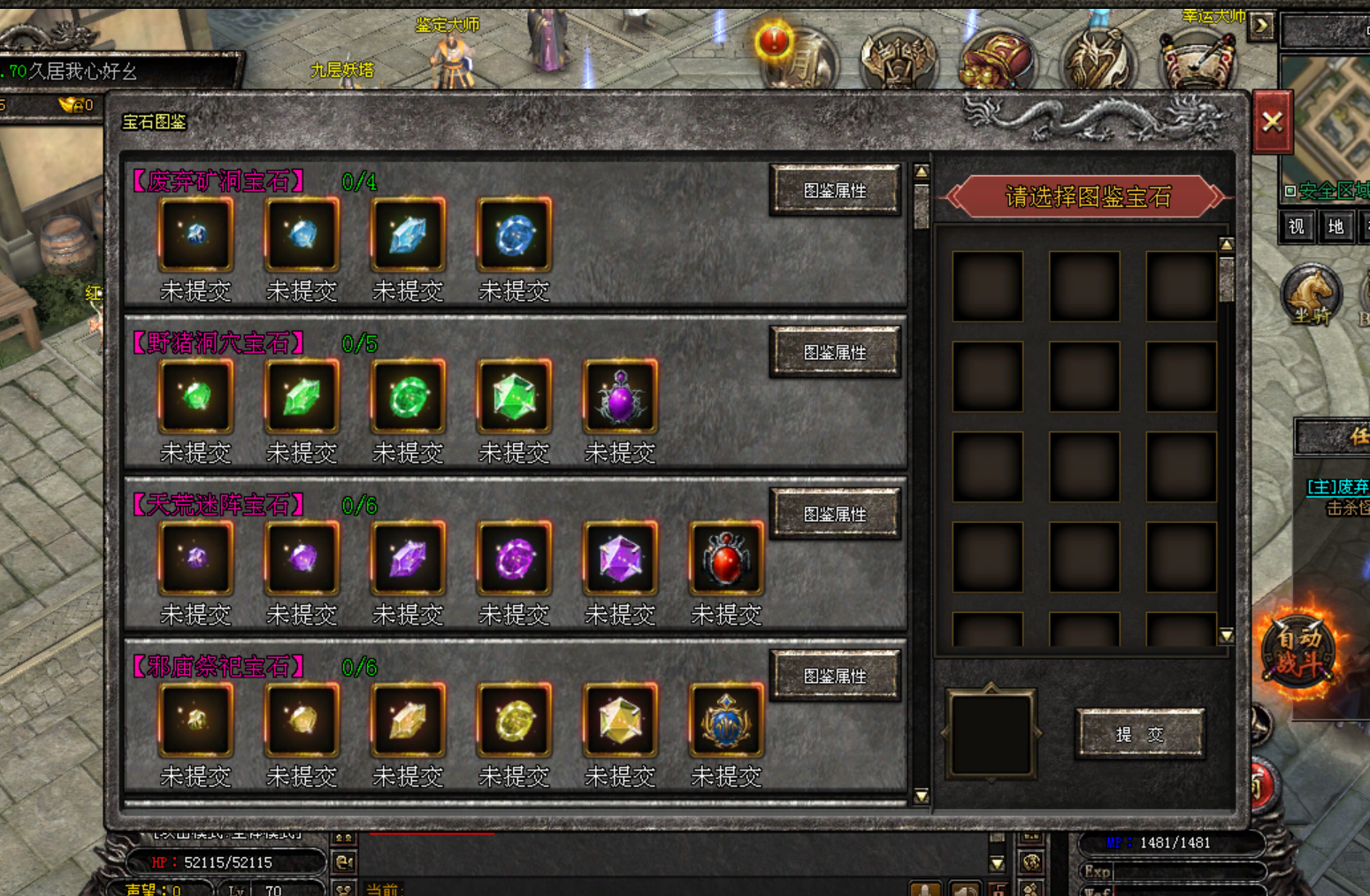Select the purple spider gem in 野猪洞穴宝石
Screen dimensions: 1370x896
coord(620,397)
